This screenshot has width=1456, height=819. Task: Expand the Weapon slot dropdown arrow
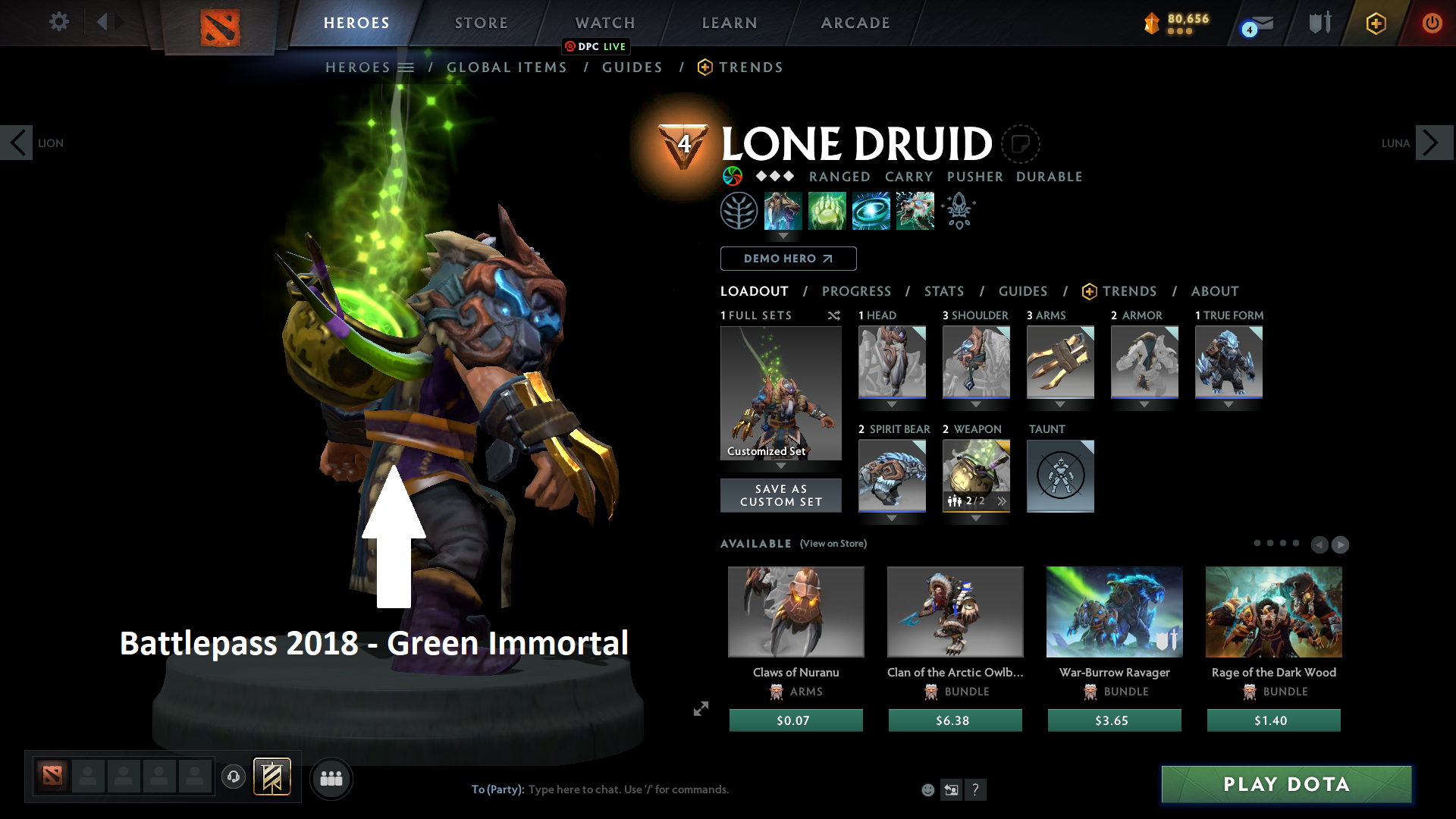coord(976,516)
